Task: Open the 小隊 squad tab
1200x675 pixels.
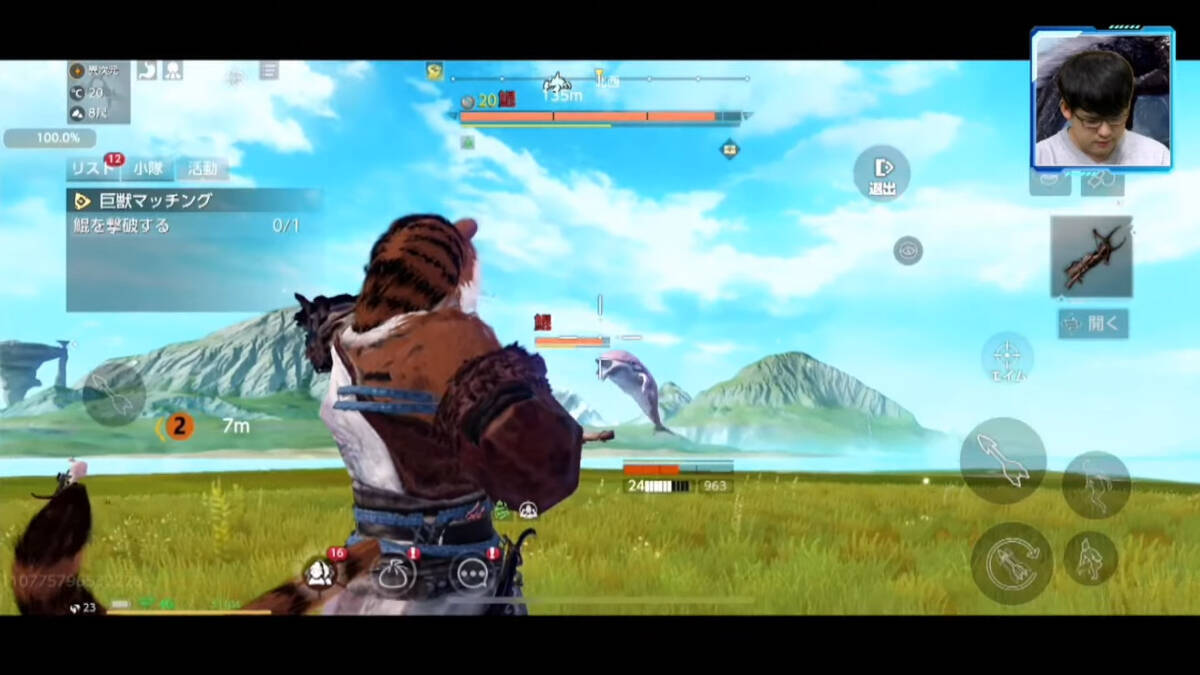Action: tap(148, 168)
